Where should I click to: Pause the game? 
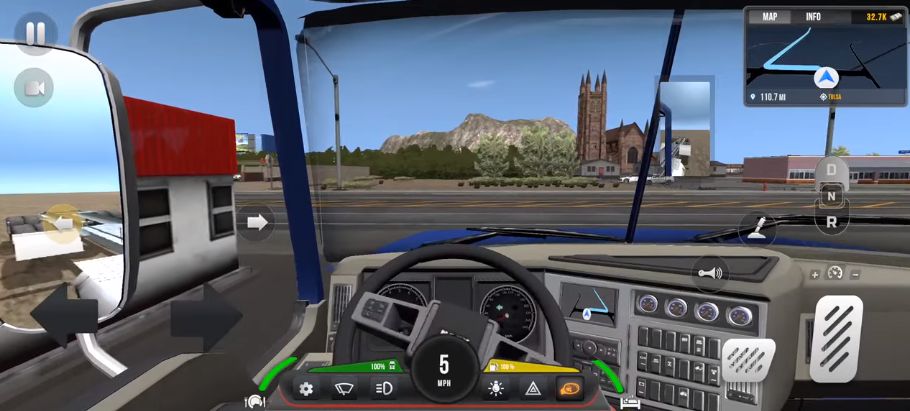35,33
